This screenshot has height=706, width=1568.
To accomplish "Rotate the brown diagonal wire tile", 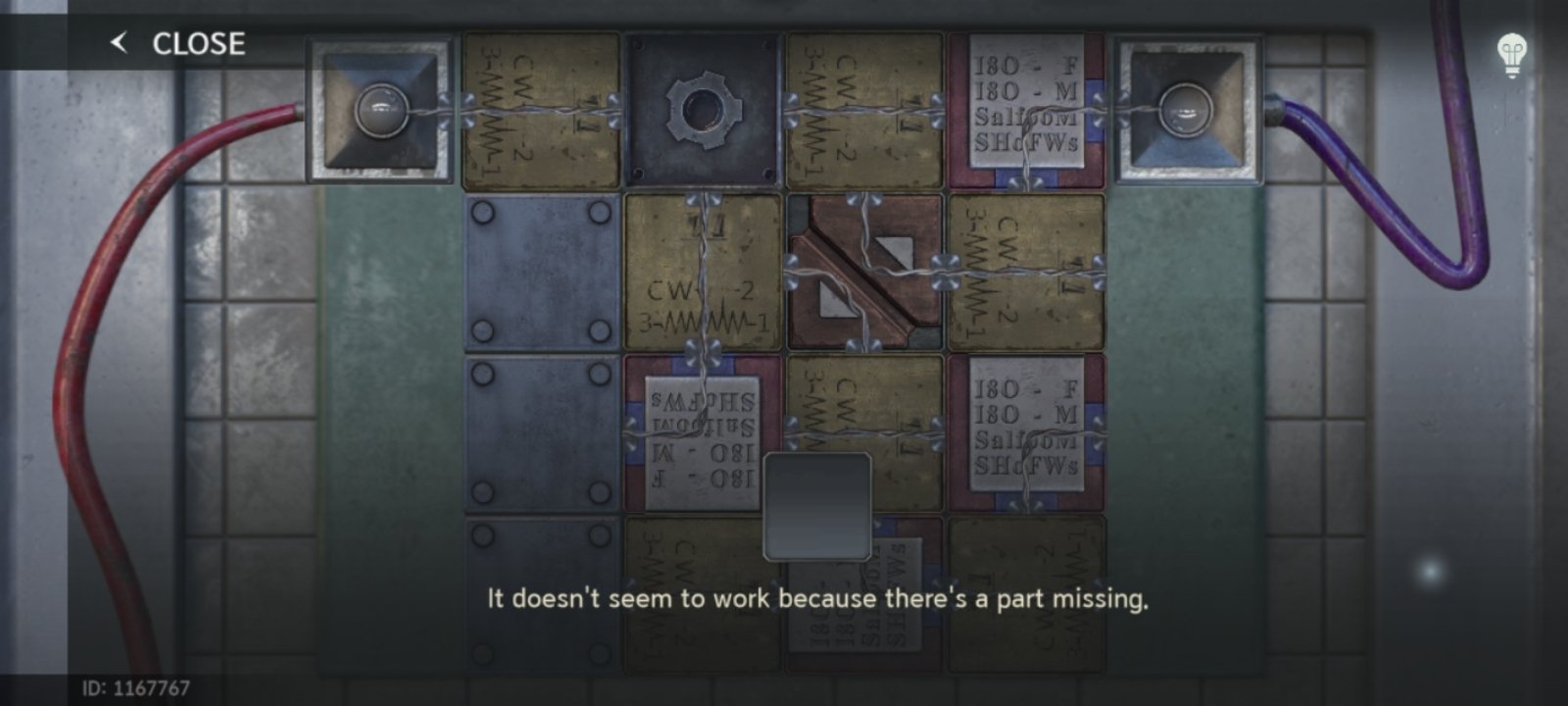I will pos(863,273).
